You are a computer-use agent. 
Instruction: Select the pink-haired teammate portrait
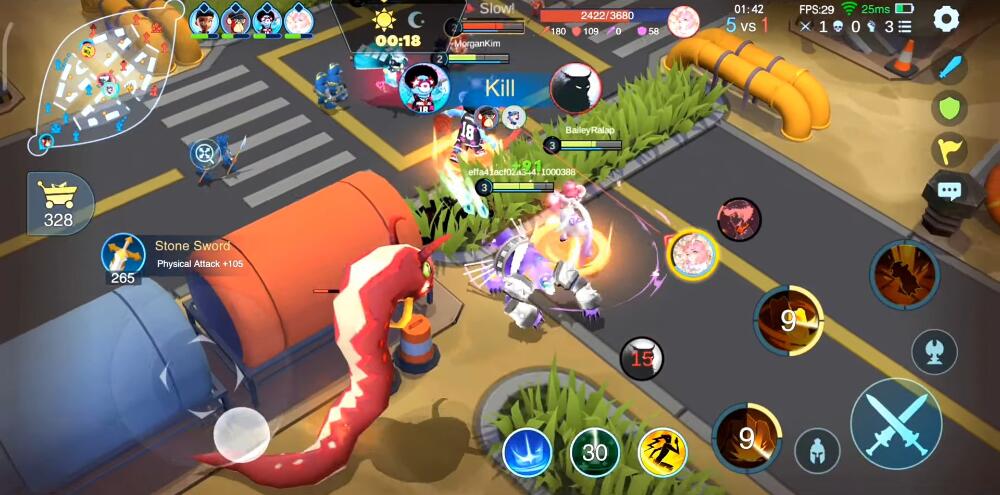tap(298, 18)
